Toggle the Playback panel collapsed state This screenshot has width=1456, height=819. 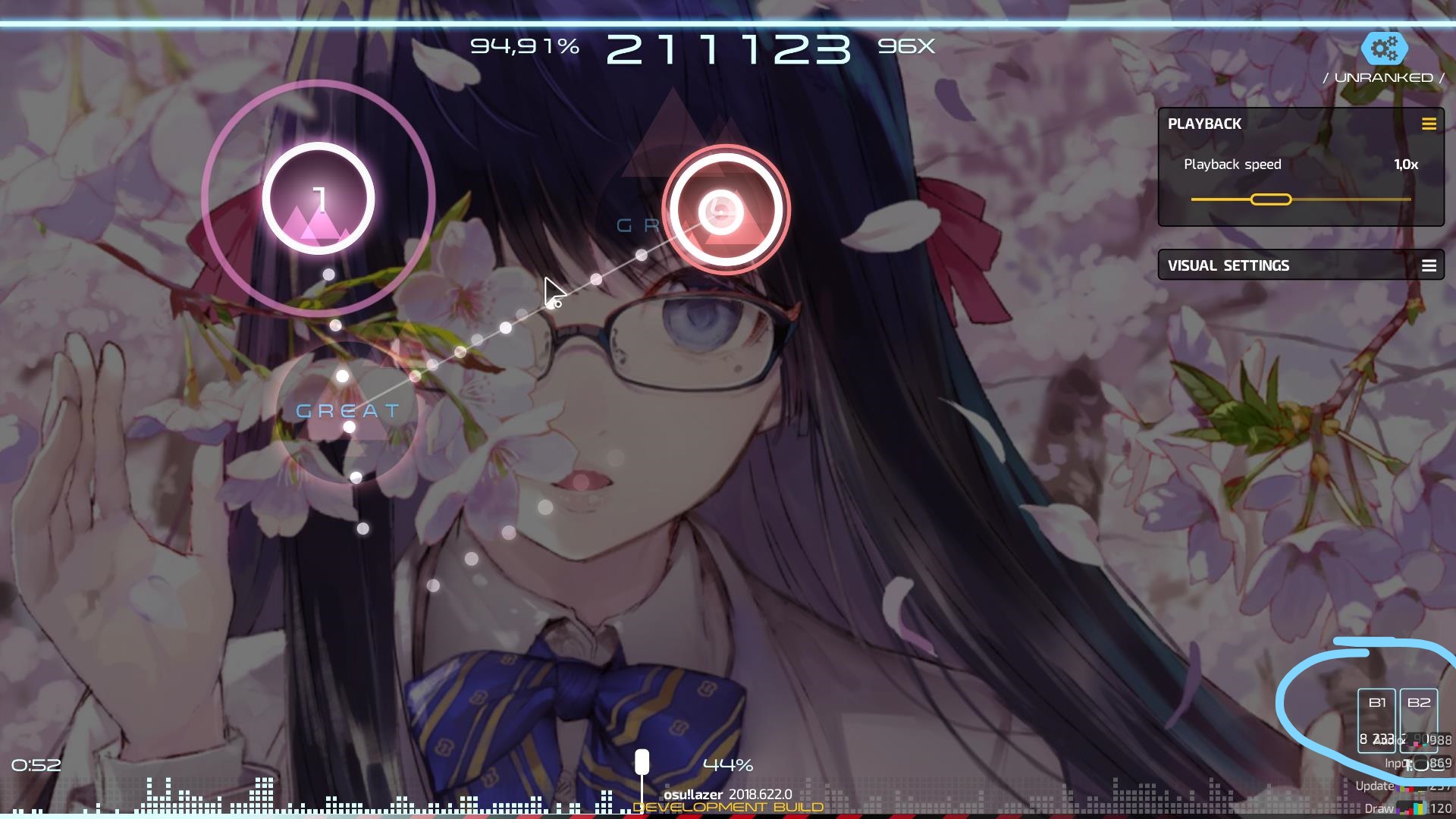[x=1430, y=124]
